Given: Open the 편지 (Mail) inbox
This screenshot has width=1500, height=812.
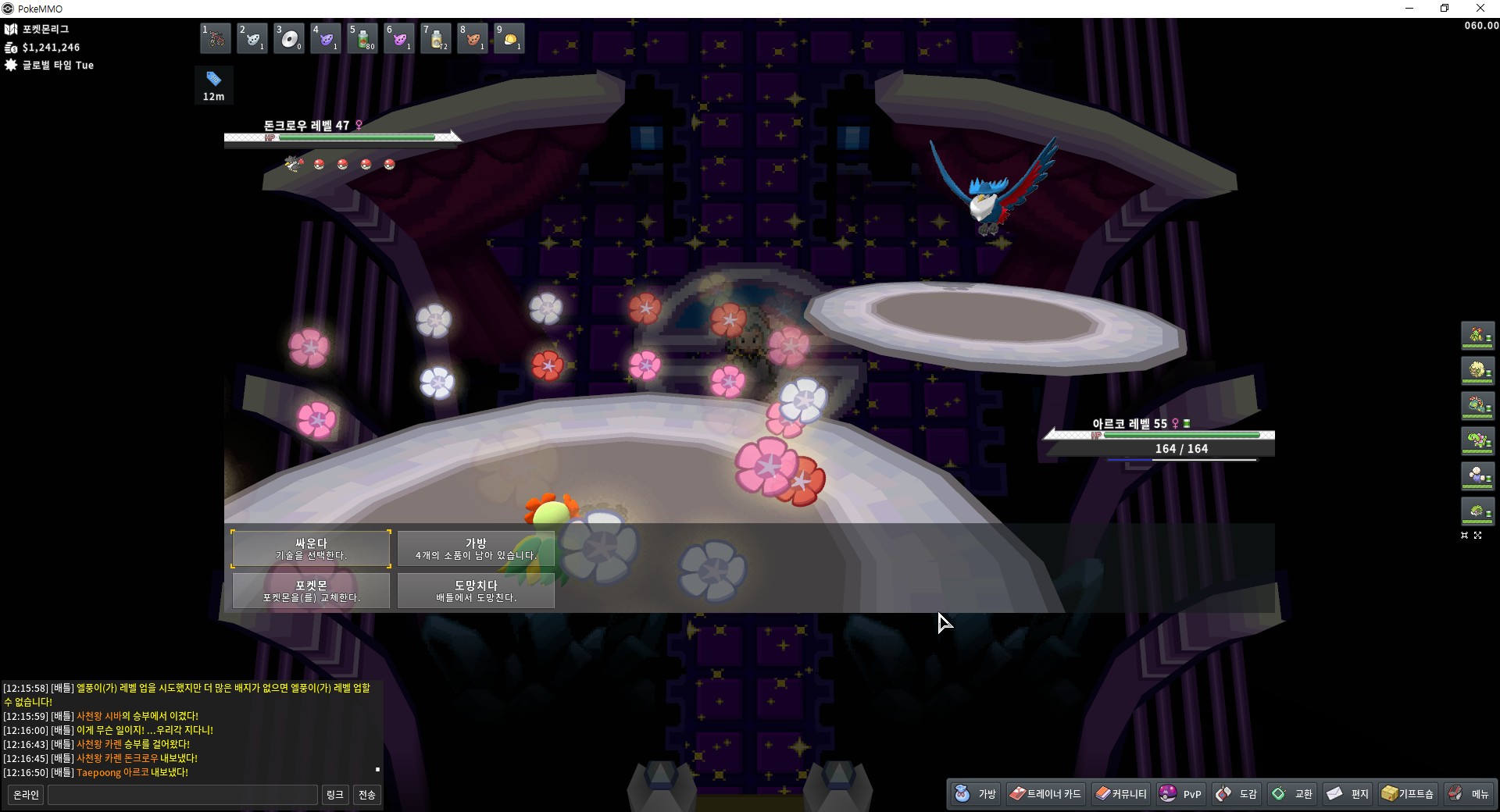Looking at the screenshot, I should click(1348, 794).
